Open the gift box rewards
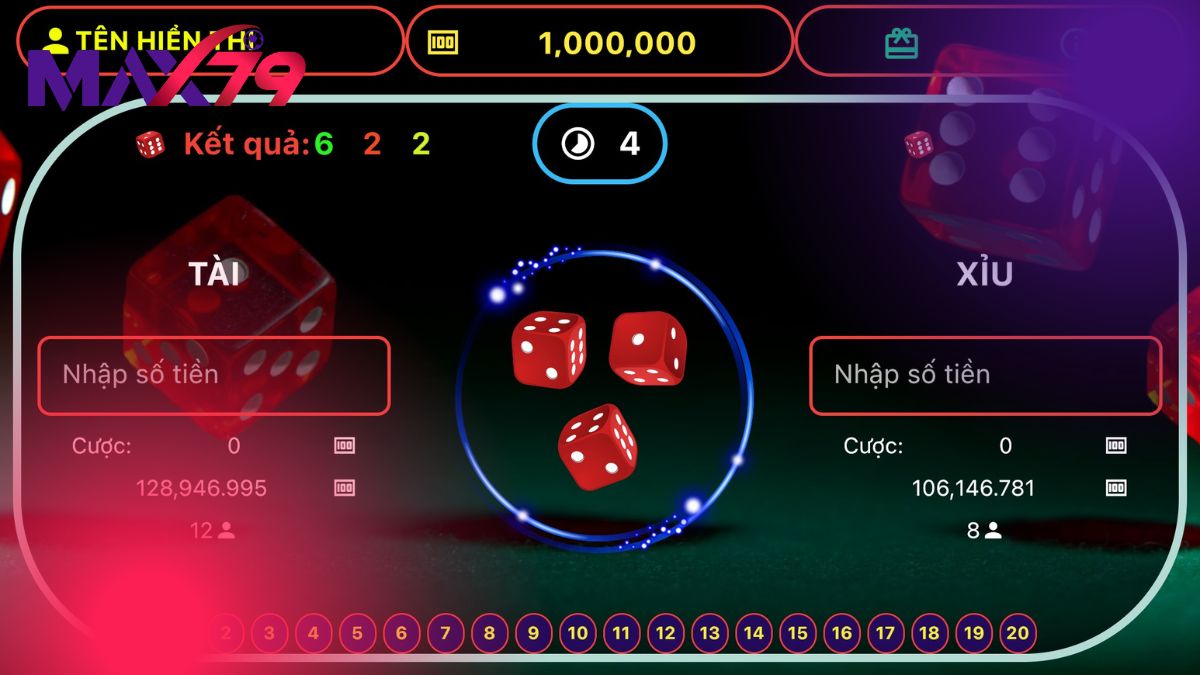1200x675 pixels. [x=901, y=43]
